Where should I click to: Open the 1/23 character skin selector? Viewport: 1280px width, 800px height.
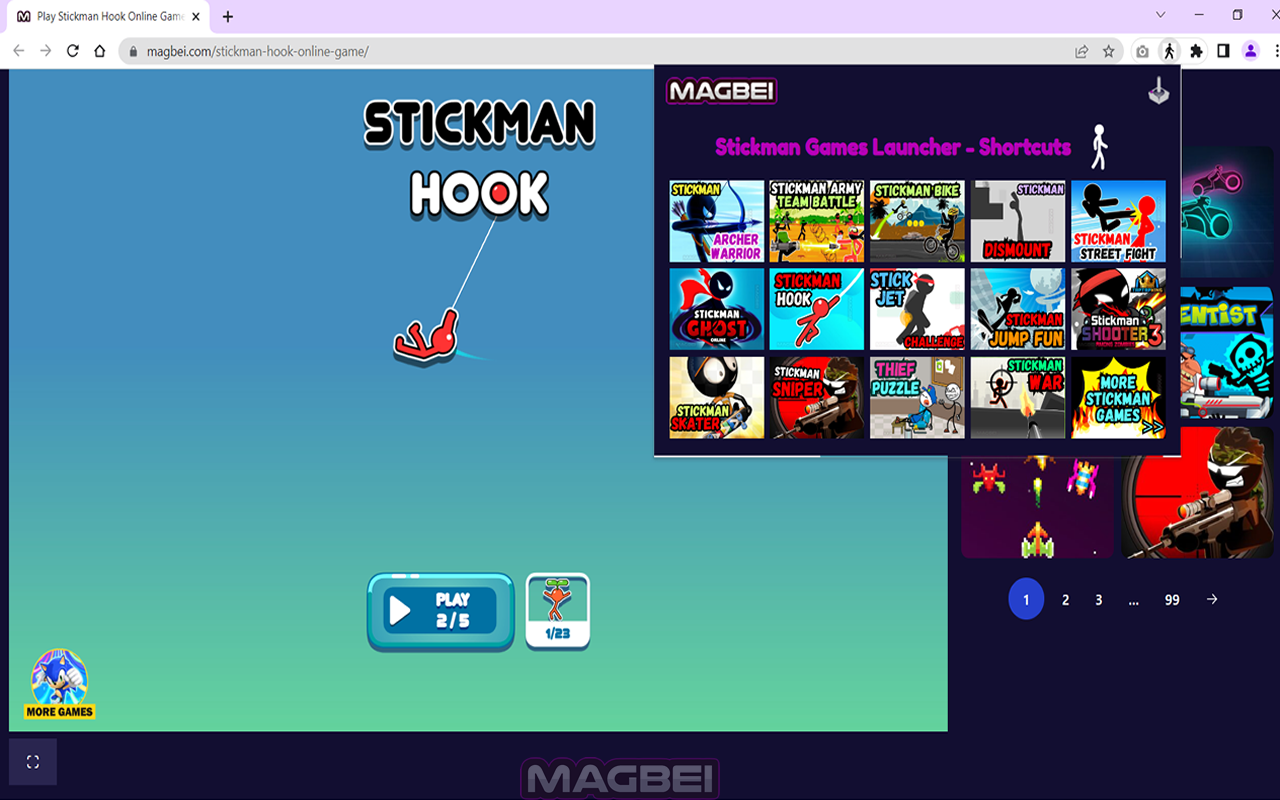(x=557, y=608)
